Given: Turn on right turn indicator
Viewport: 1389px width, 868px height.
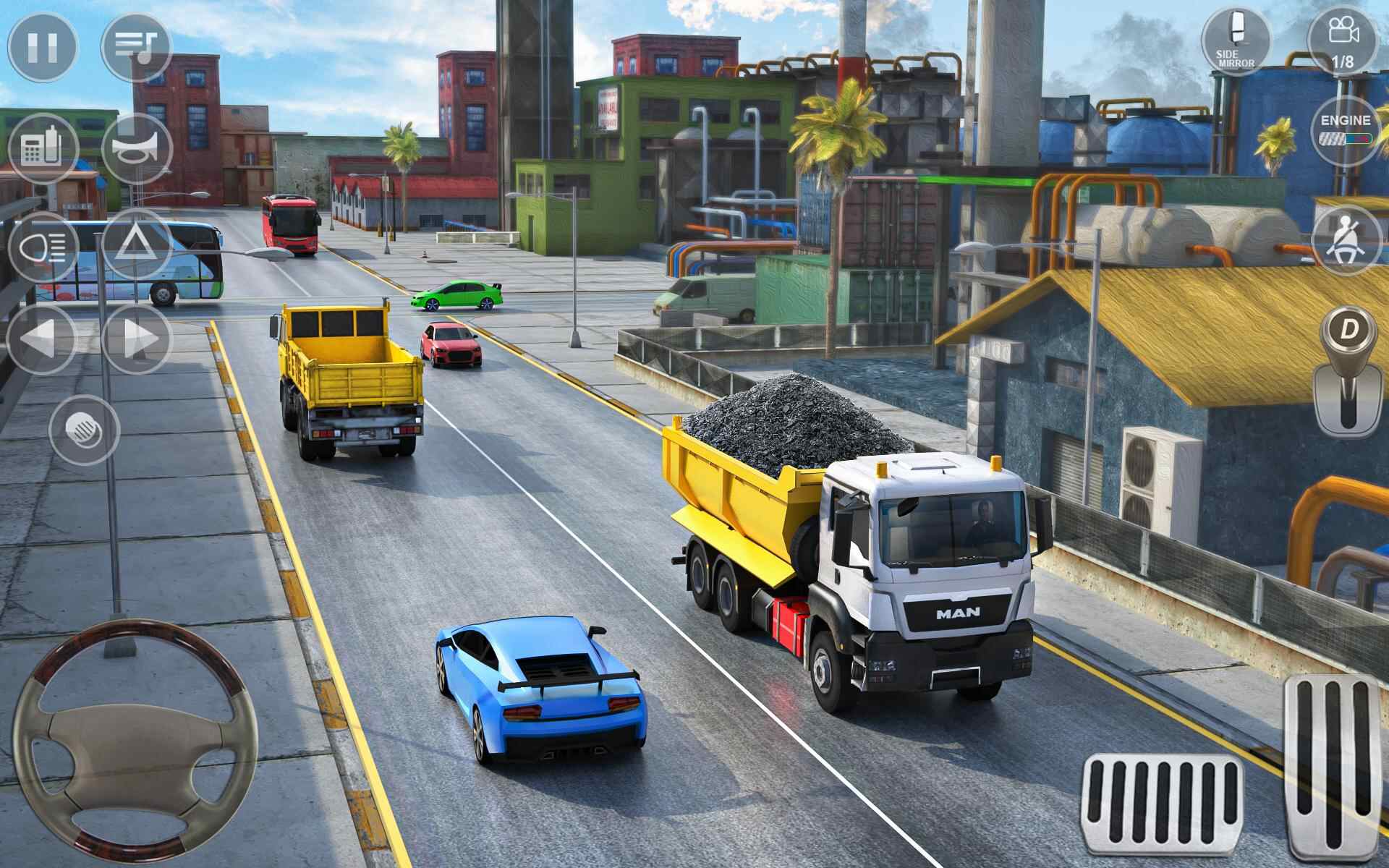Looking at the screenshot, I should tap(137, 339).
